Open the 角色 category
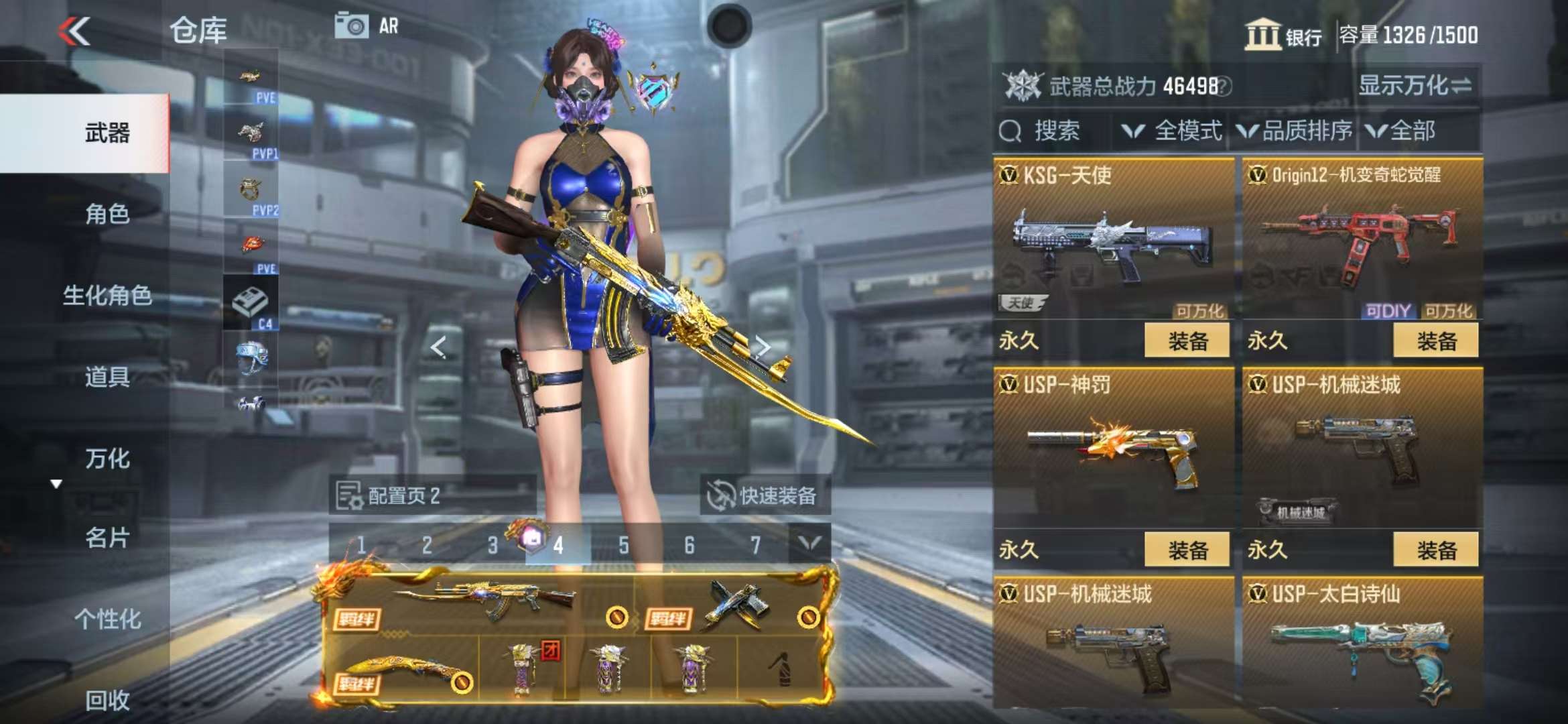Viewport: 1568px width, 724px height. click(x=107, y=215)
